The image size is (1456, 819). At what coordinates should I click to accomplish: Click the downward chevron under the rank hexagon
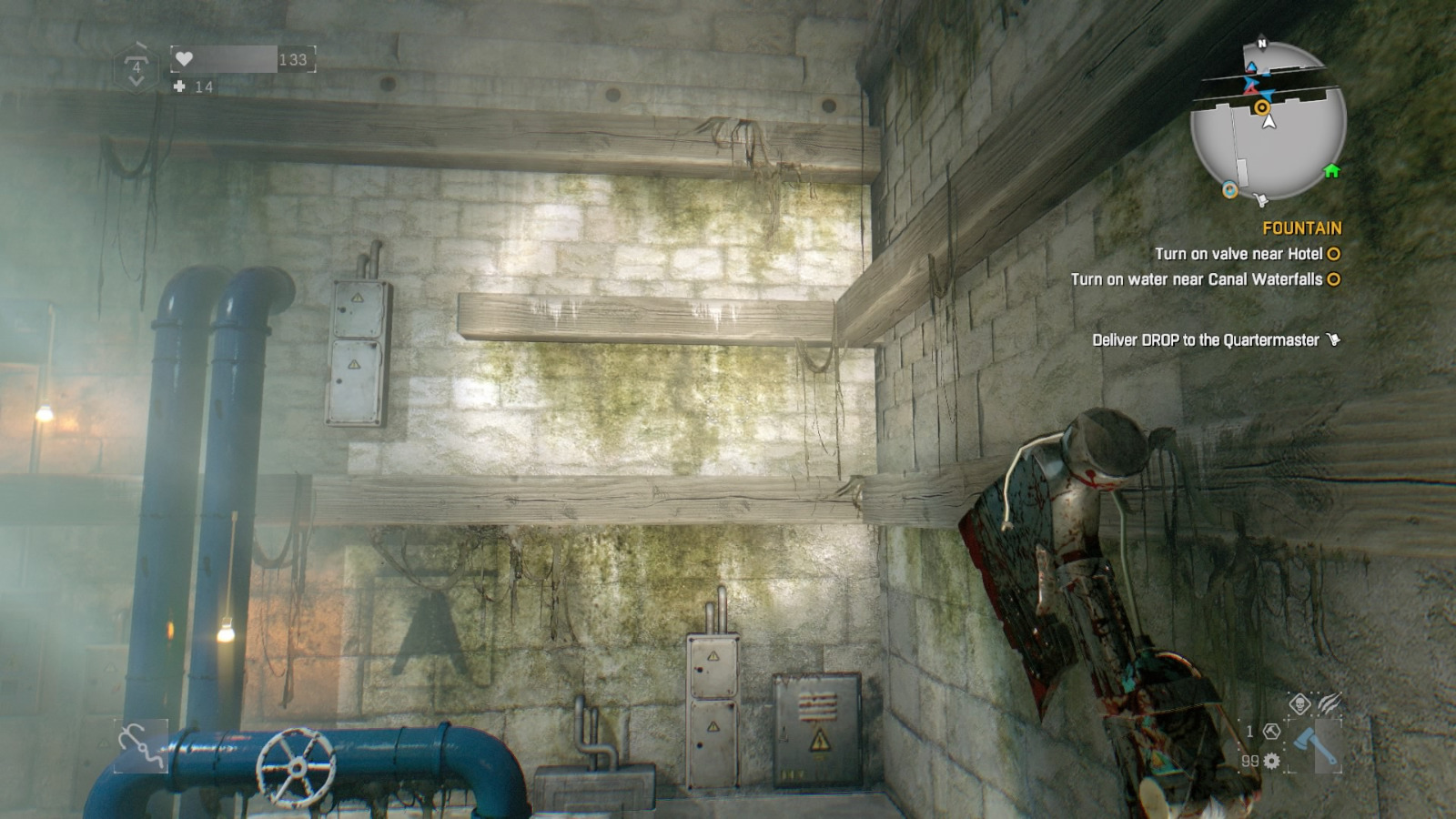click(x=137, y=82)
